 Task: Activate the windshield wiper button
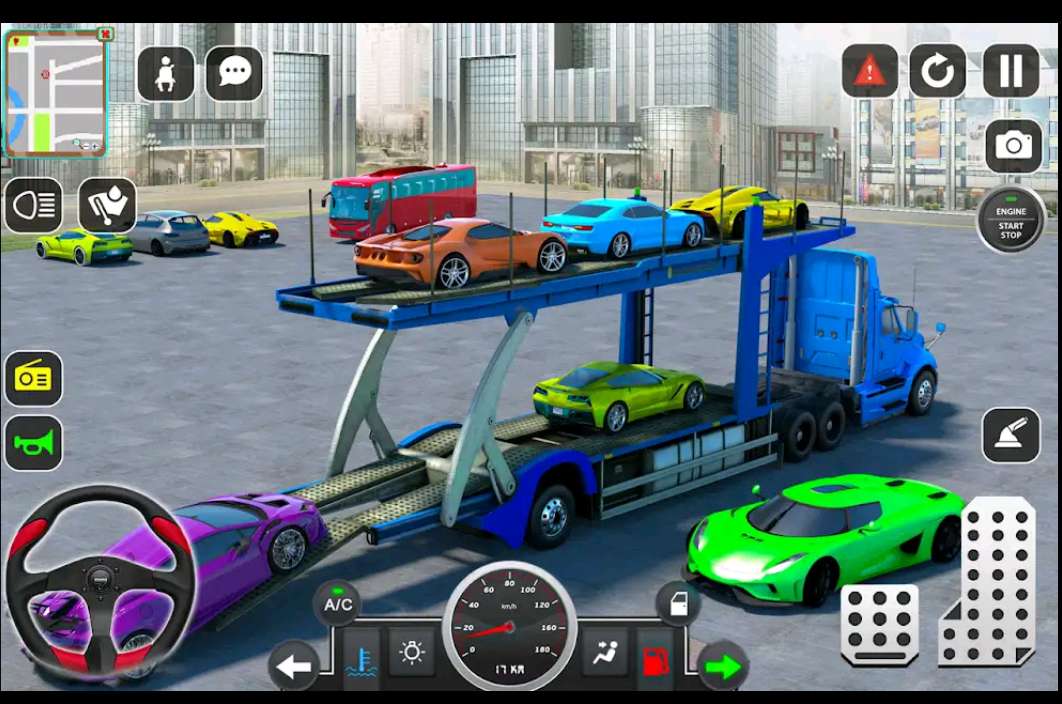point(107,206)
